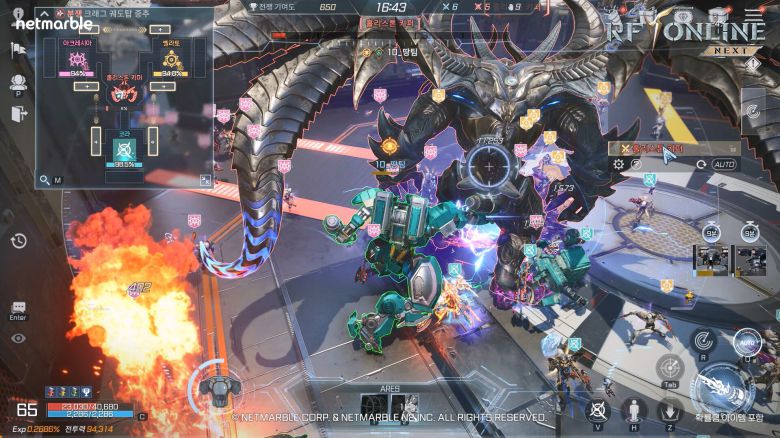Open target panel gear settings
This screenshot has height=438, width=780.
tap(618, 164)
